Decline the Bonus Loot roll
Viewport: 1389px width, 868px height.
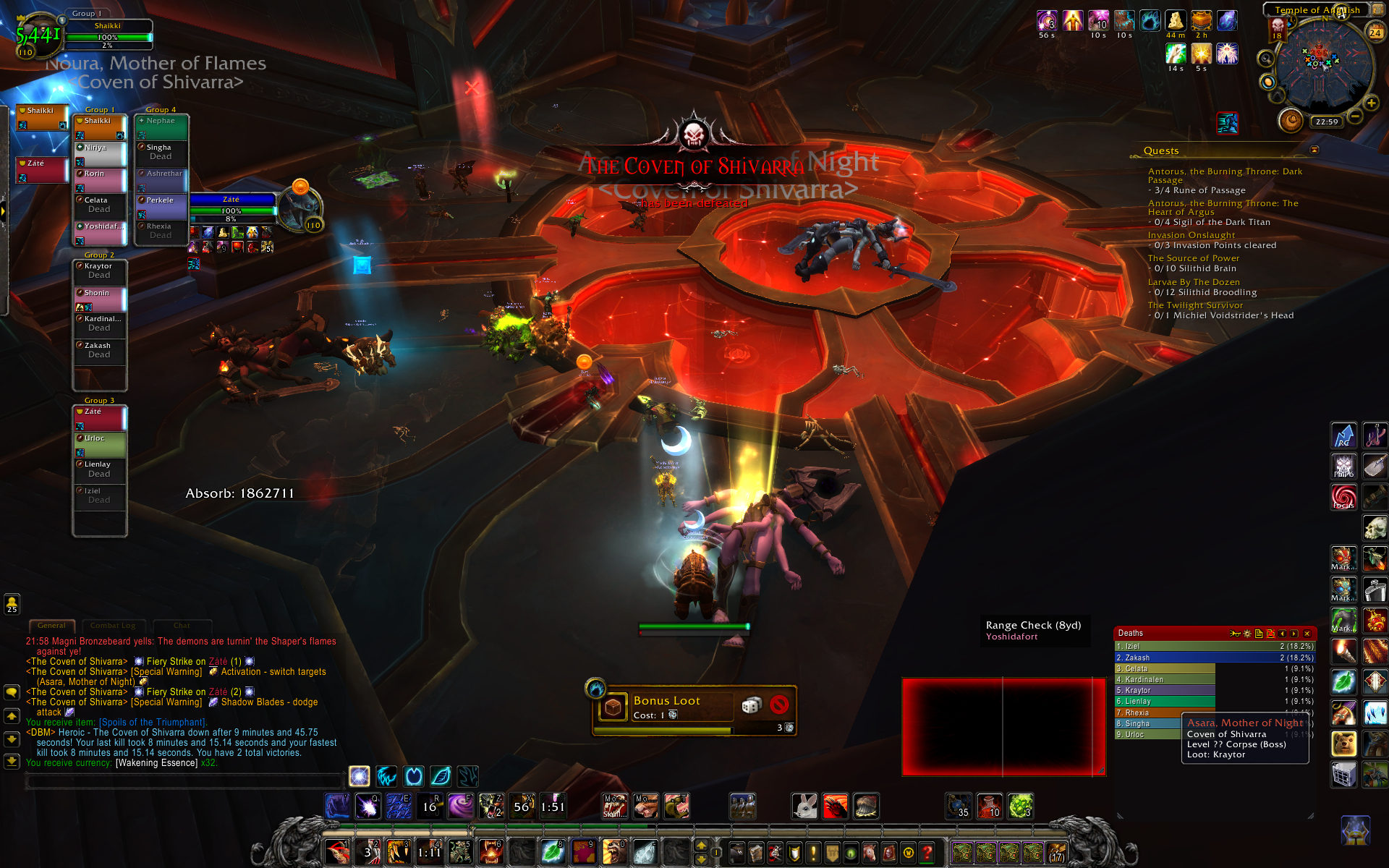[779, 705]
